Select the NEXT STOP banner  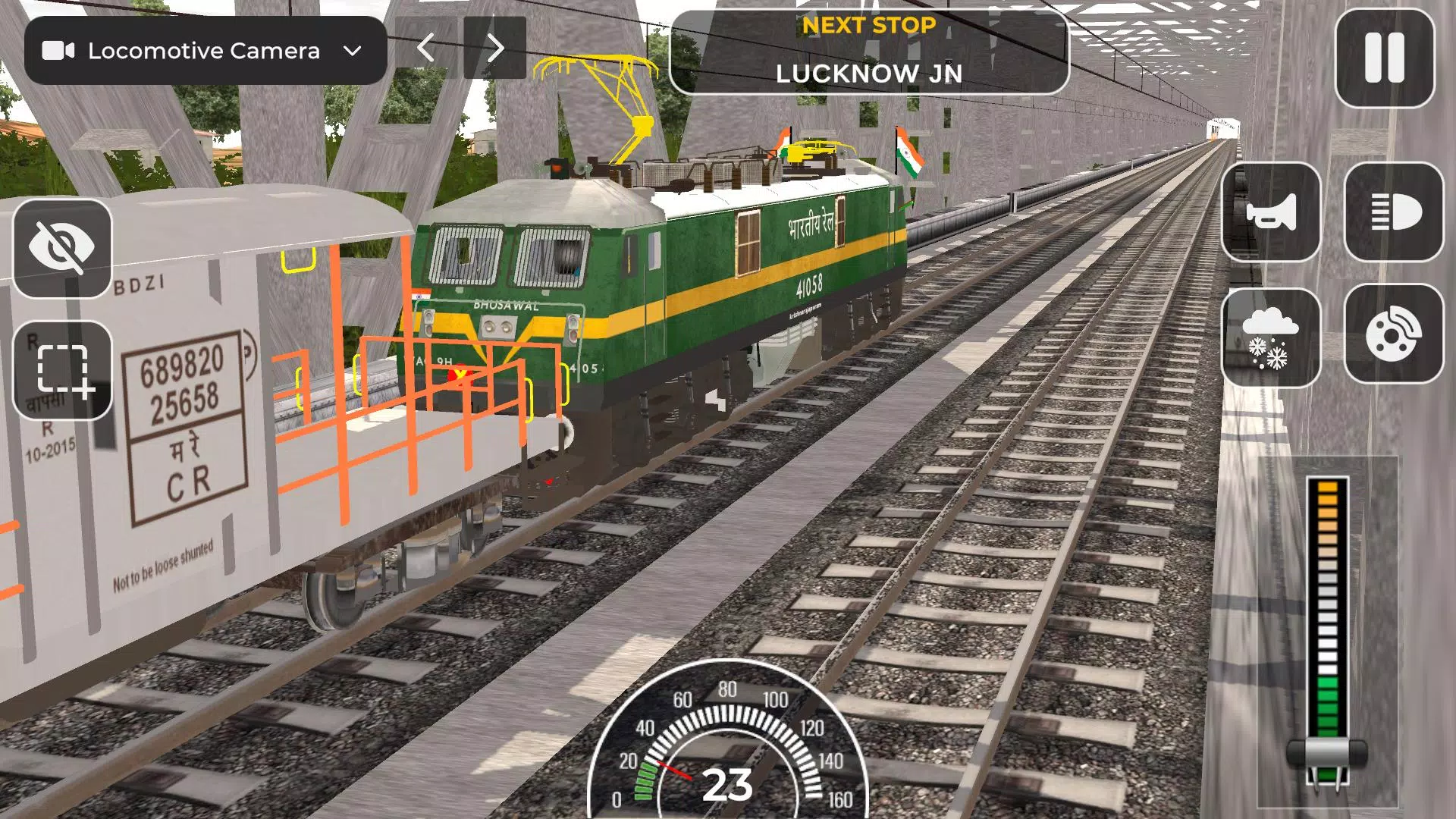point(869,26)
